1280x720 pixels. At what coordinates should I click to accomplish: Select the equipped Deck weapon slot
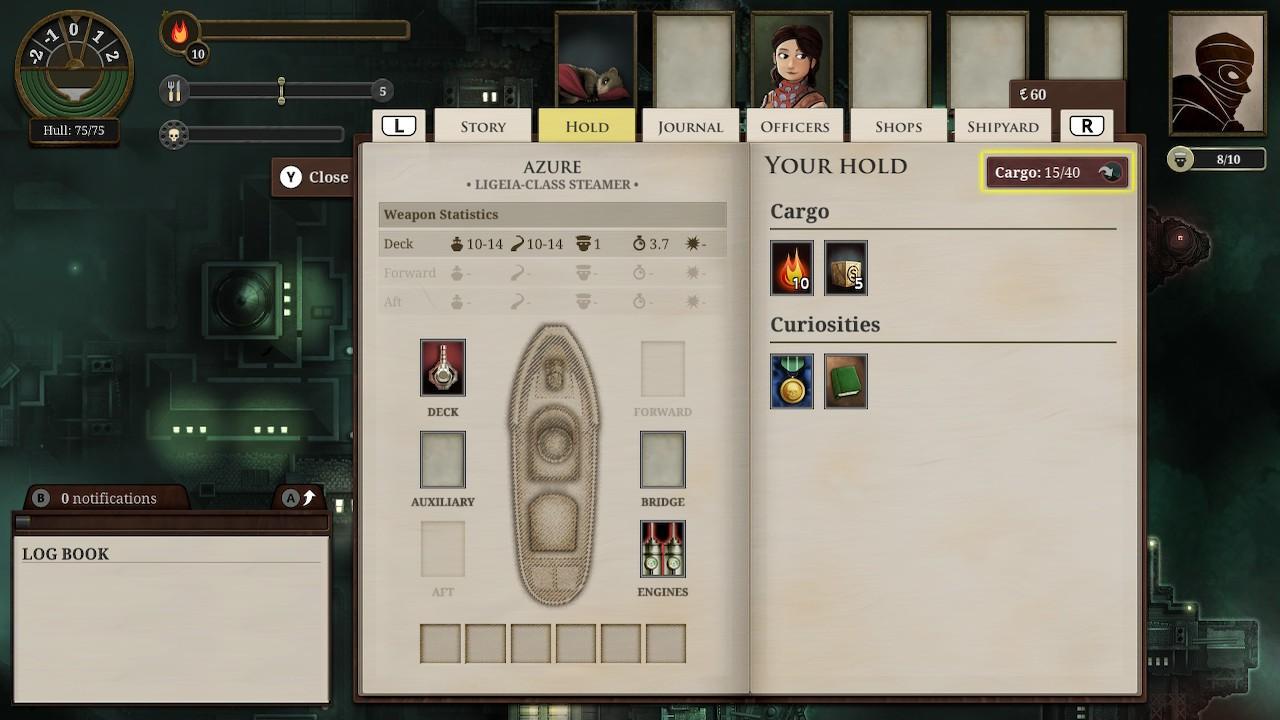[442, 367]
